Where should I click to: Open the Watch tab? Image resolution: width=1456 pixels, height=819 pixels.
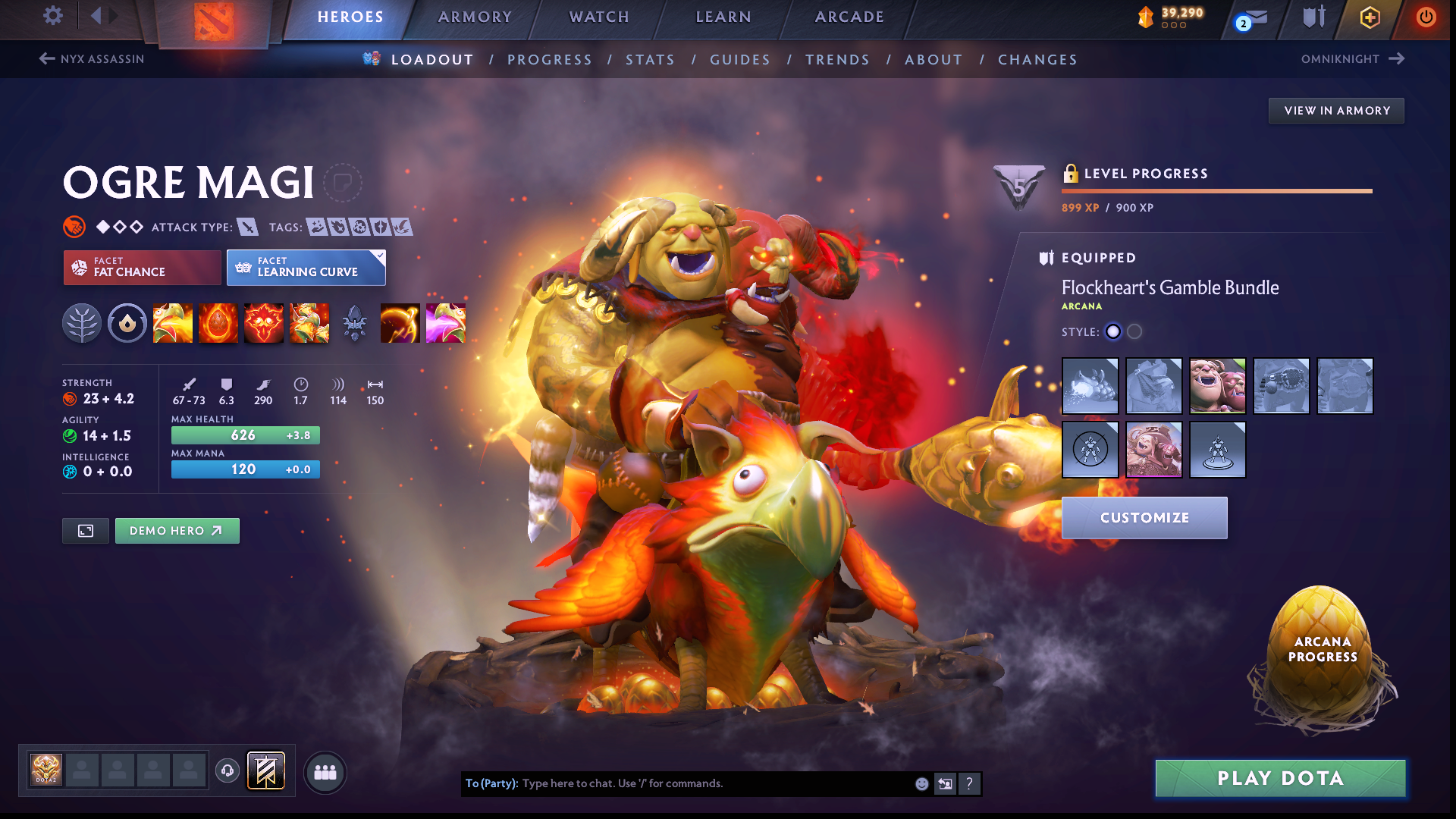599,17
